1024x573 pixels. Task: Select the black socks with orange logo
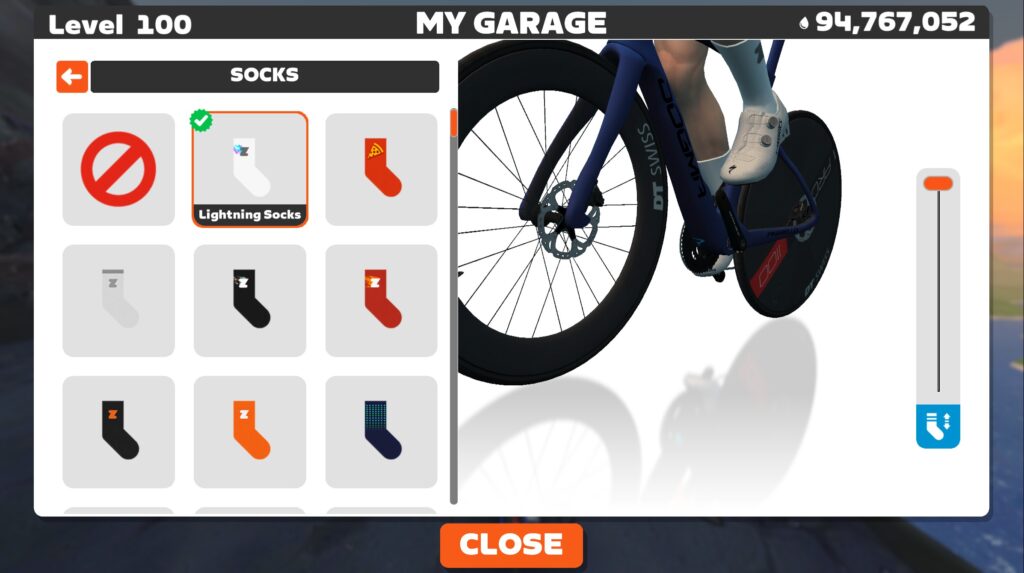coord(118,431)
